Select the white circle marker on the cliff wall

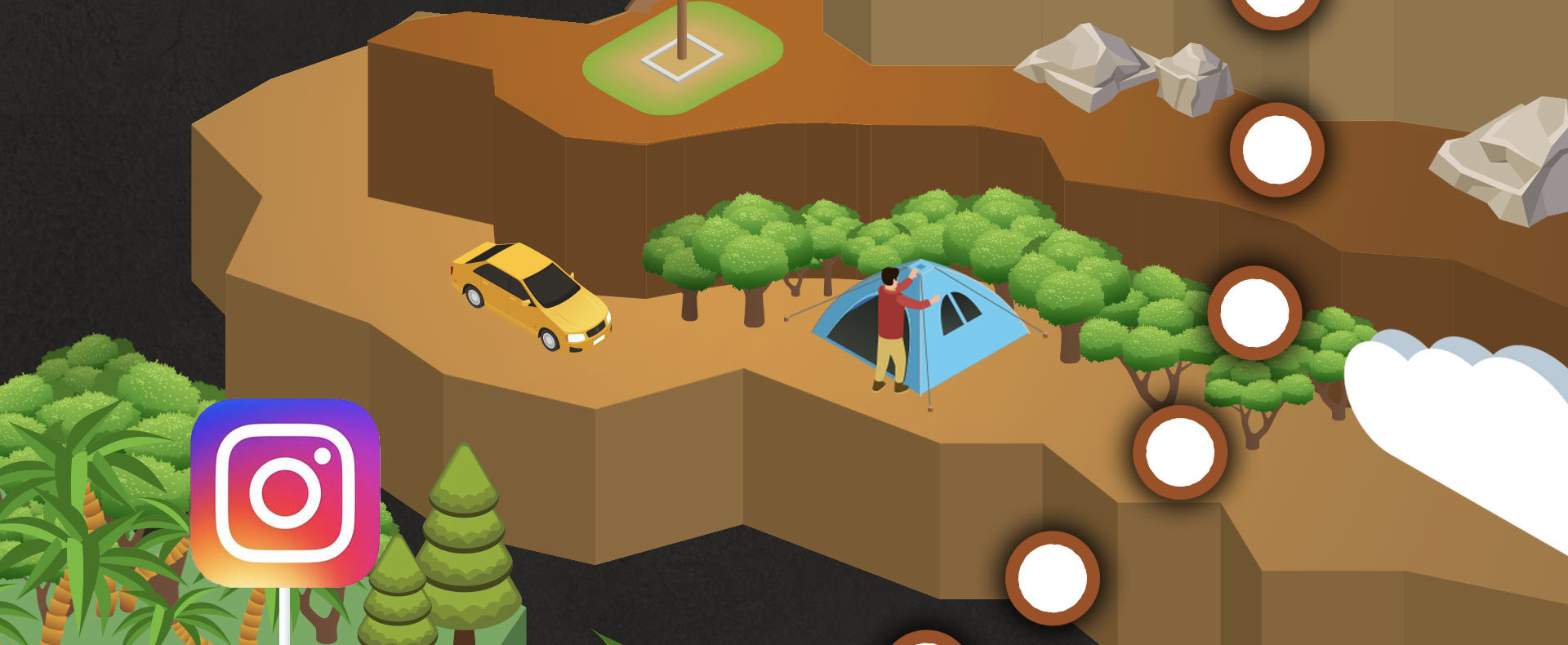tap(1276, 150)
